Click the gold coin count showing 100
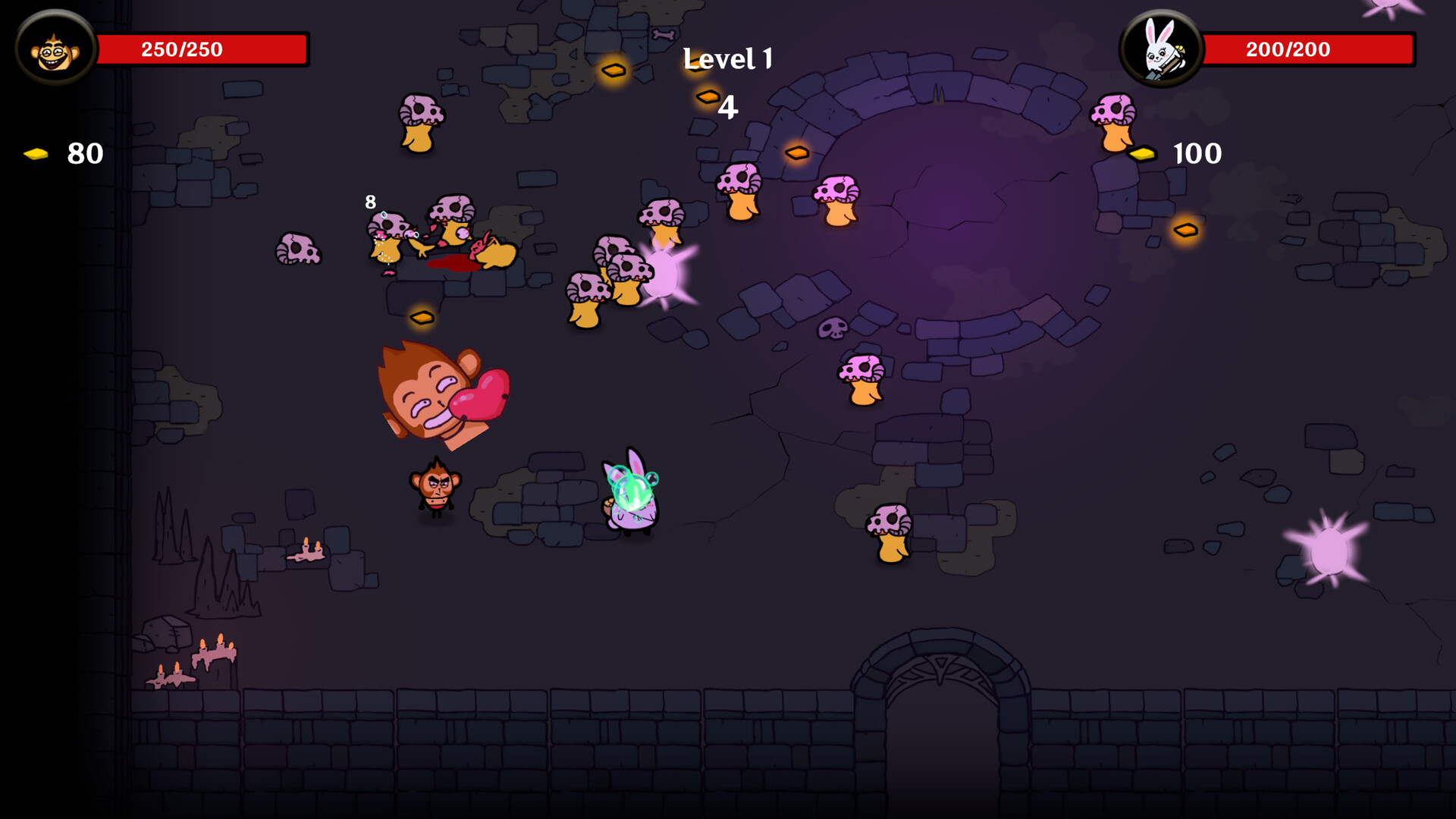Screen dimensions: 1456x819 click(x=1196, y=153)
